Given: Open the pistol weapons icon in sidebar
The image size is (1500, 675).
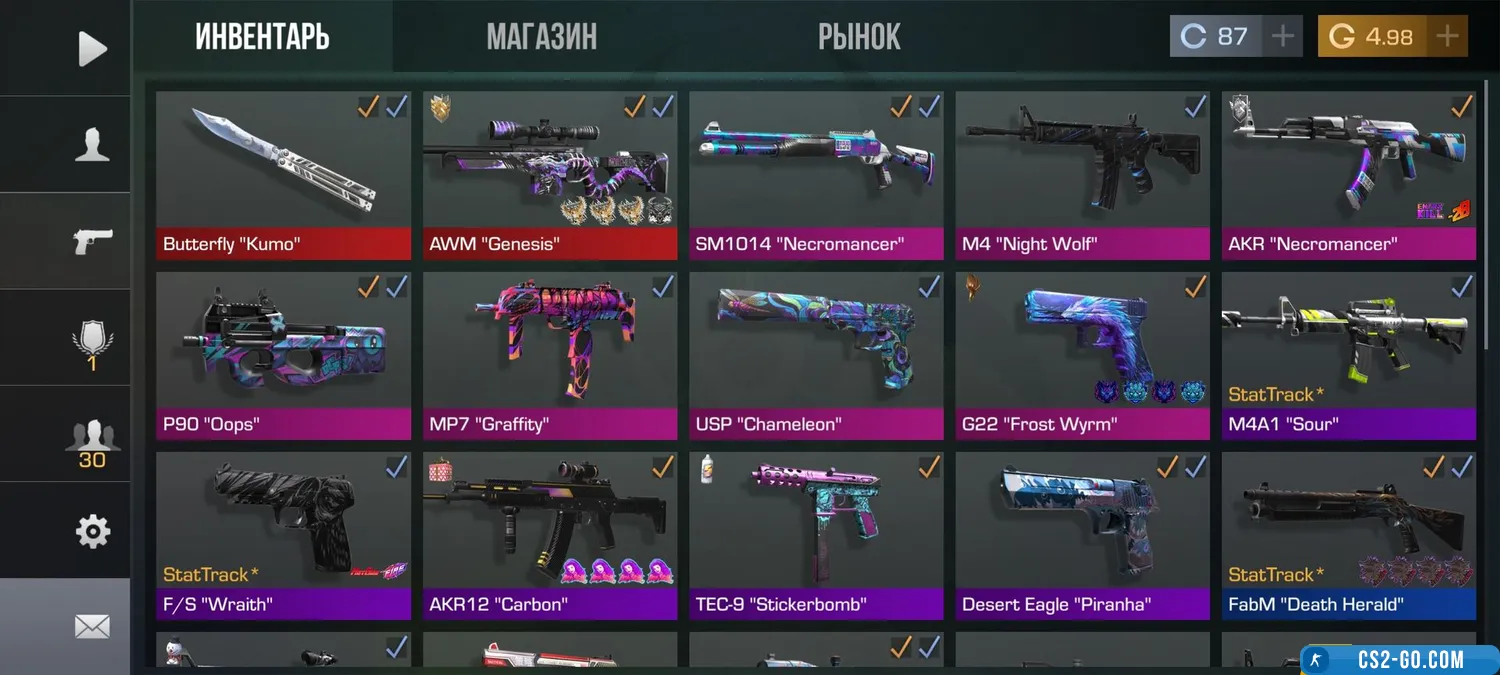Looking at the screenshot, I should coord(92,241).
